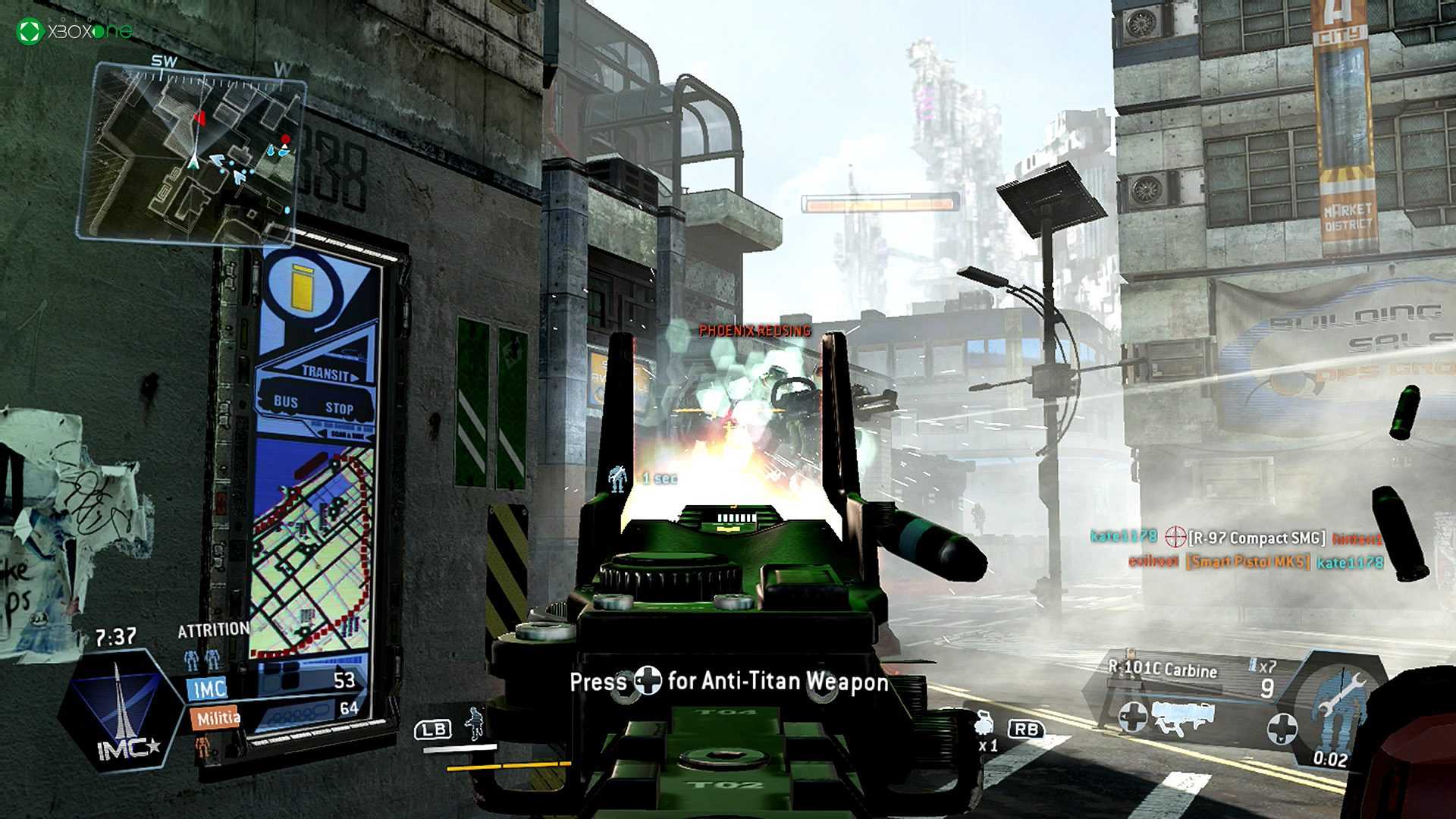Image resolution: width=1456 pixels, height=819 pixels.
Task: Click the PHOENIX REDSING enemy name tag
Action: click(x=755, y=331)
